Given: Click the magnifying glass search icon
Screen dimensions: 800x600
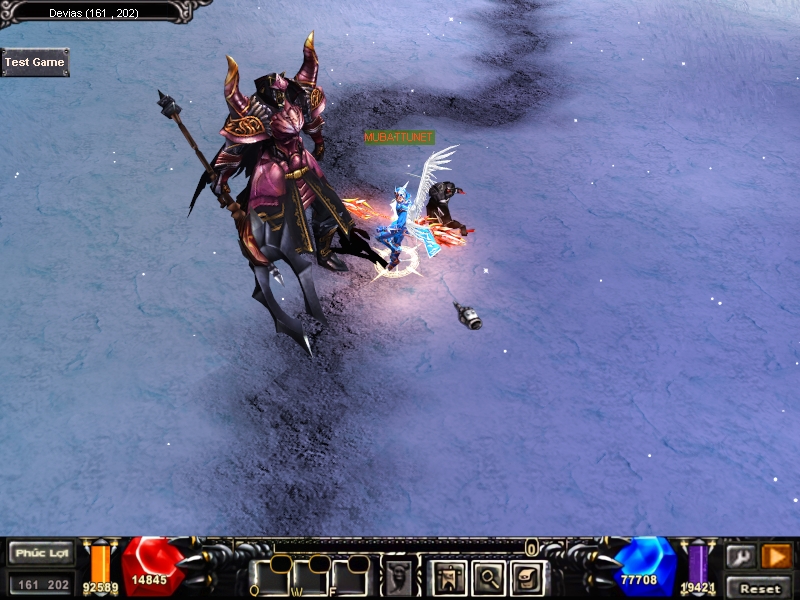Looking at the screenshot, I should click(488, 577).
